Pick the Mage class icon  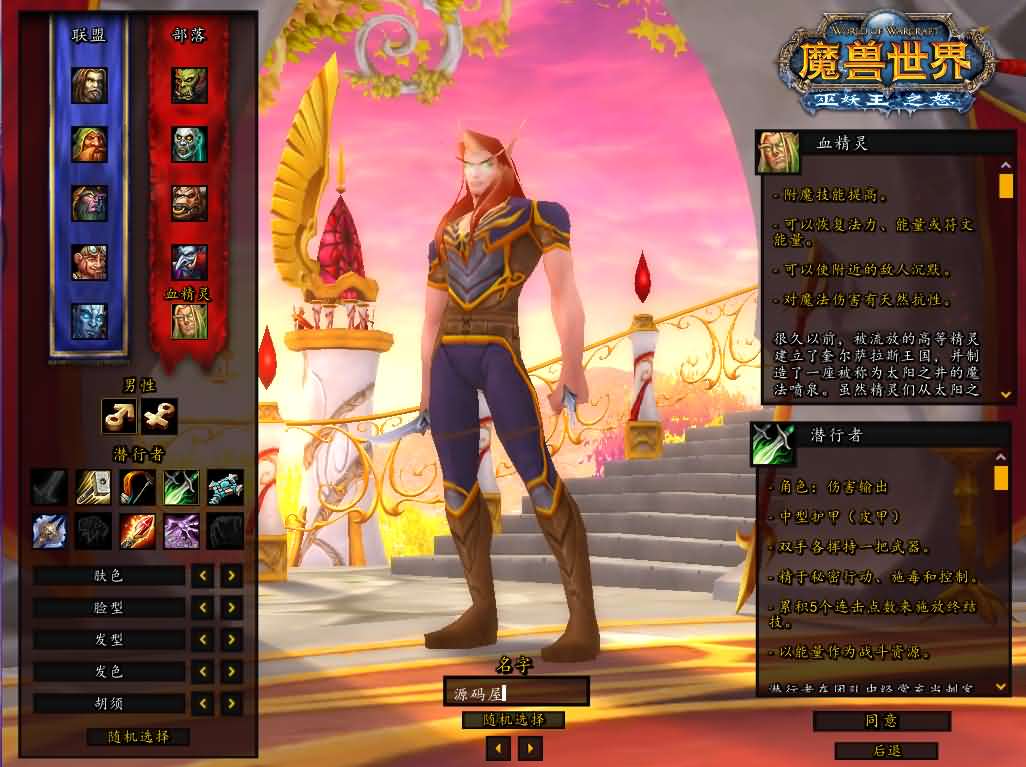tap(138, 531)
